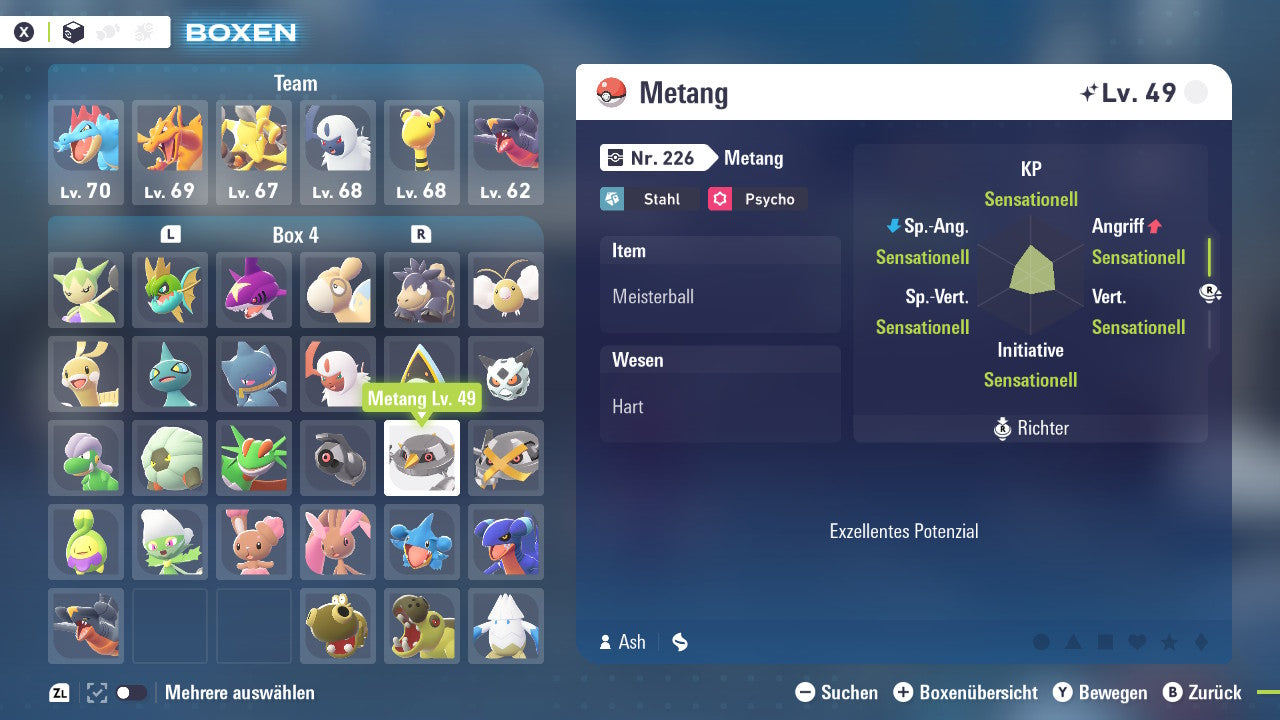Click the Pokéball icon beside Metang's name
The height and width of the screenshot is (720, 1280).
click(x=614, y=92)
